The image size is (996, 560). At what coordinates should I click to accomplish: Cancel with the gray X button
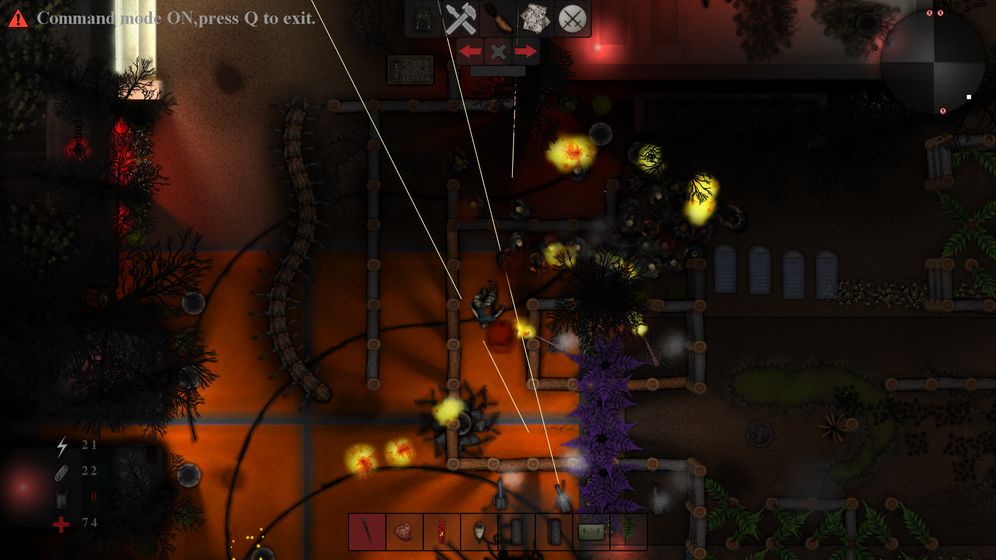(x=498, y=51)
